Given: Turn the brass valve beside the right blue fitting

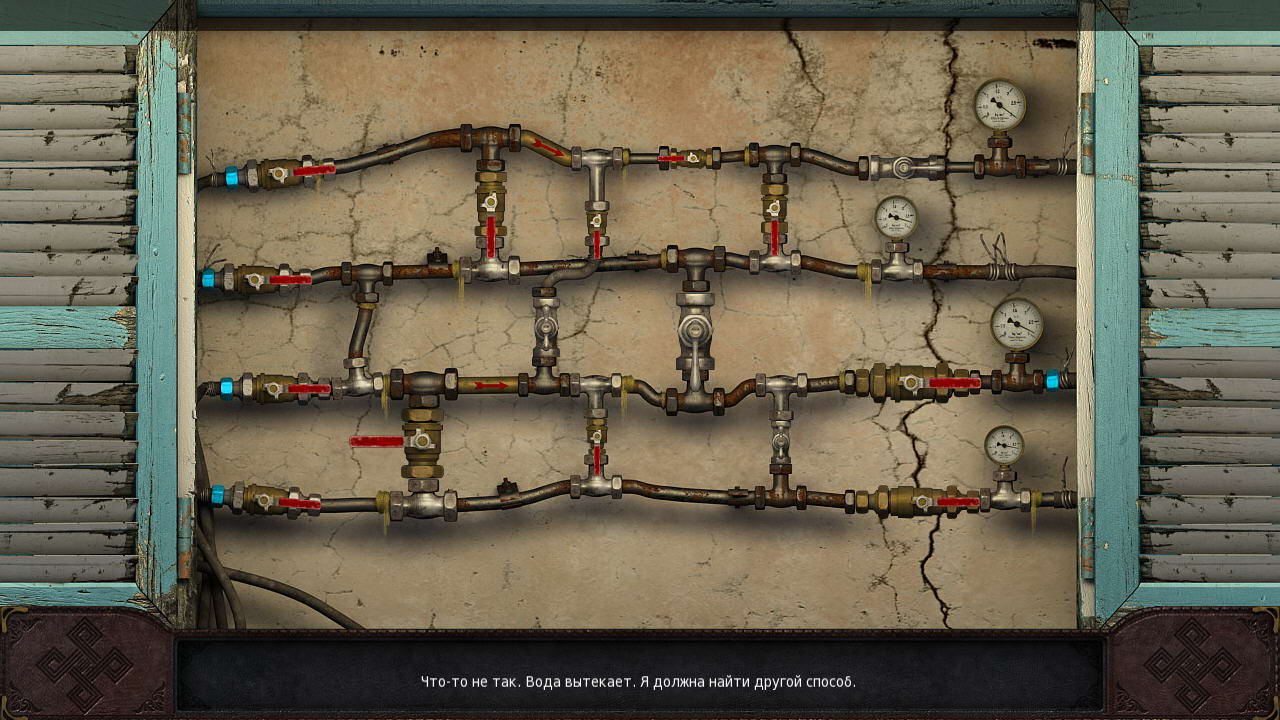Looking at the screenshot, I should click(x=912, y=382).
